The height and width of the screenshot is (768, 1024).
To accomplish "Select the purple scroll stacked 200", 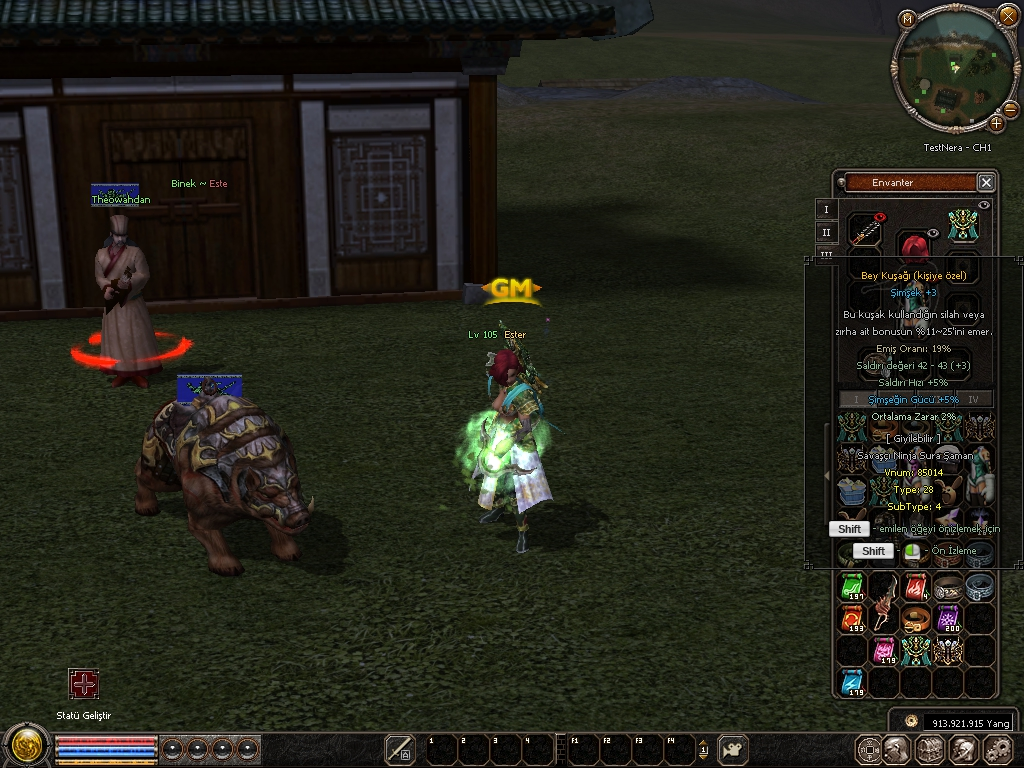I will click(947, 619).
